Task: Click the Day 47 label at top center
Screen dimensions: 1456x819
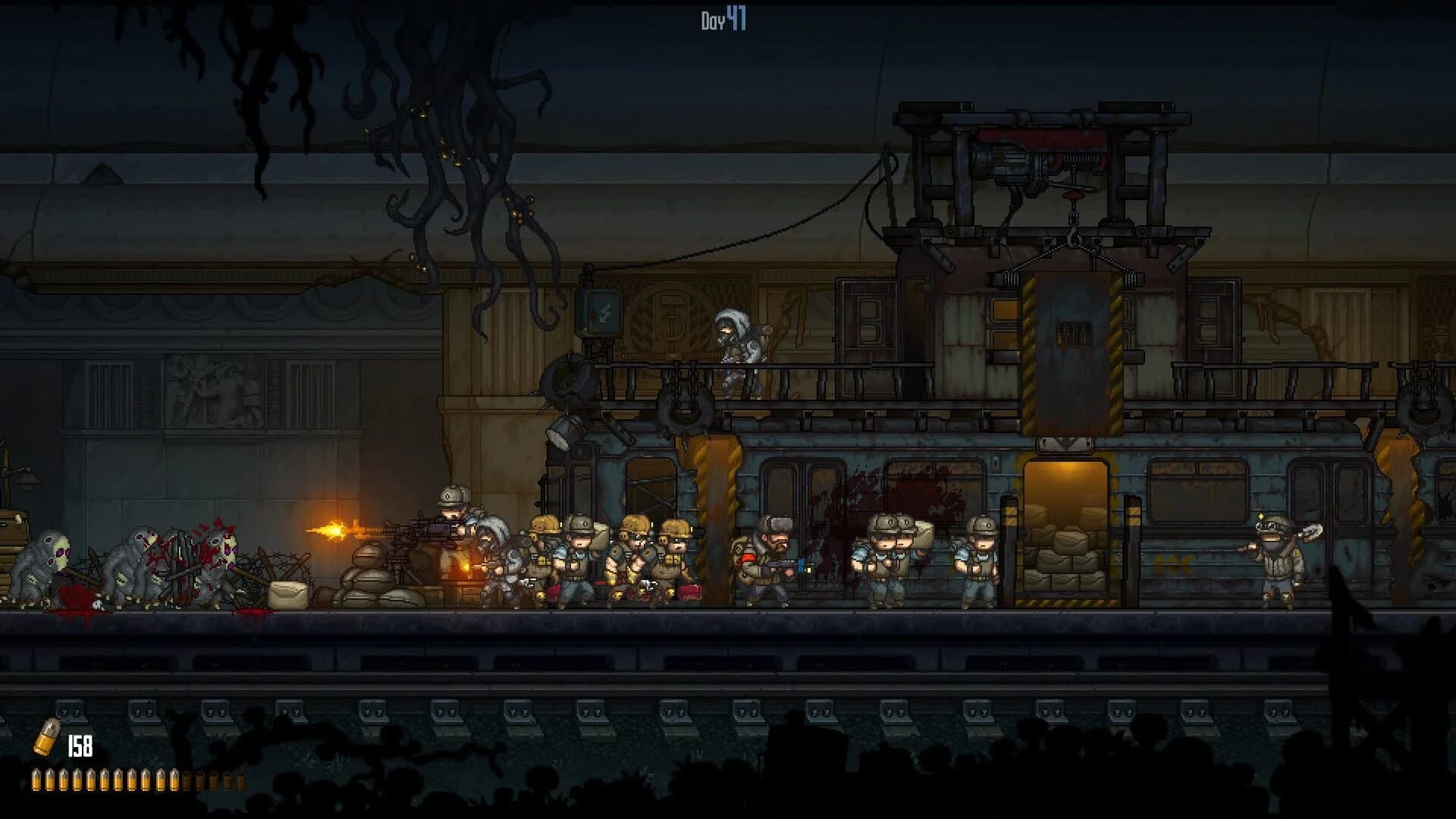Action: pos(722,19)
